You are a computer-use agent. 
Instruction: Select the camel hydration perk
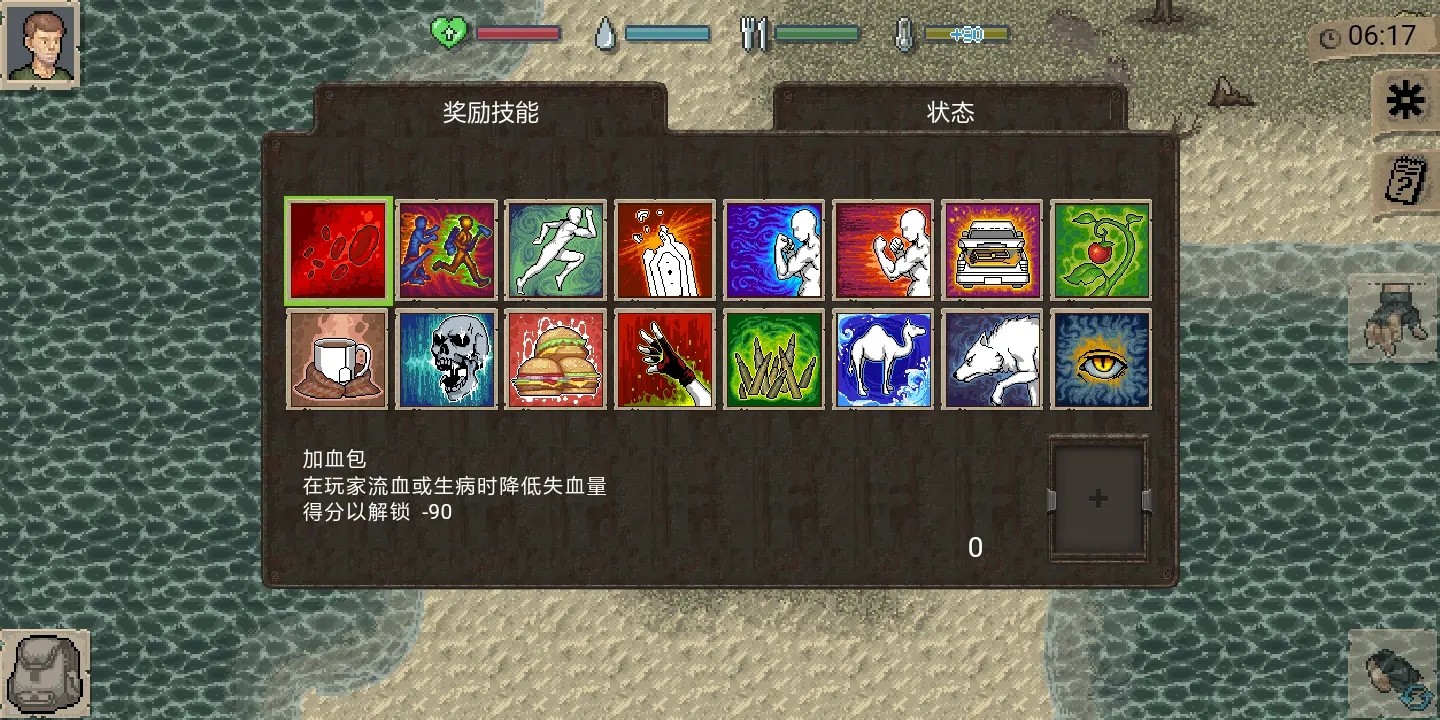click(x=883, y=360)
